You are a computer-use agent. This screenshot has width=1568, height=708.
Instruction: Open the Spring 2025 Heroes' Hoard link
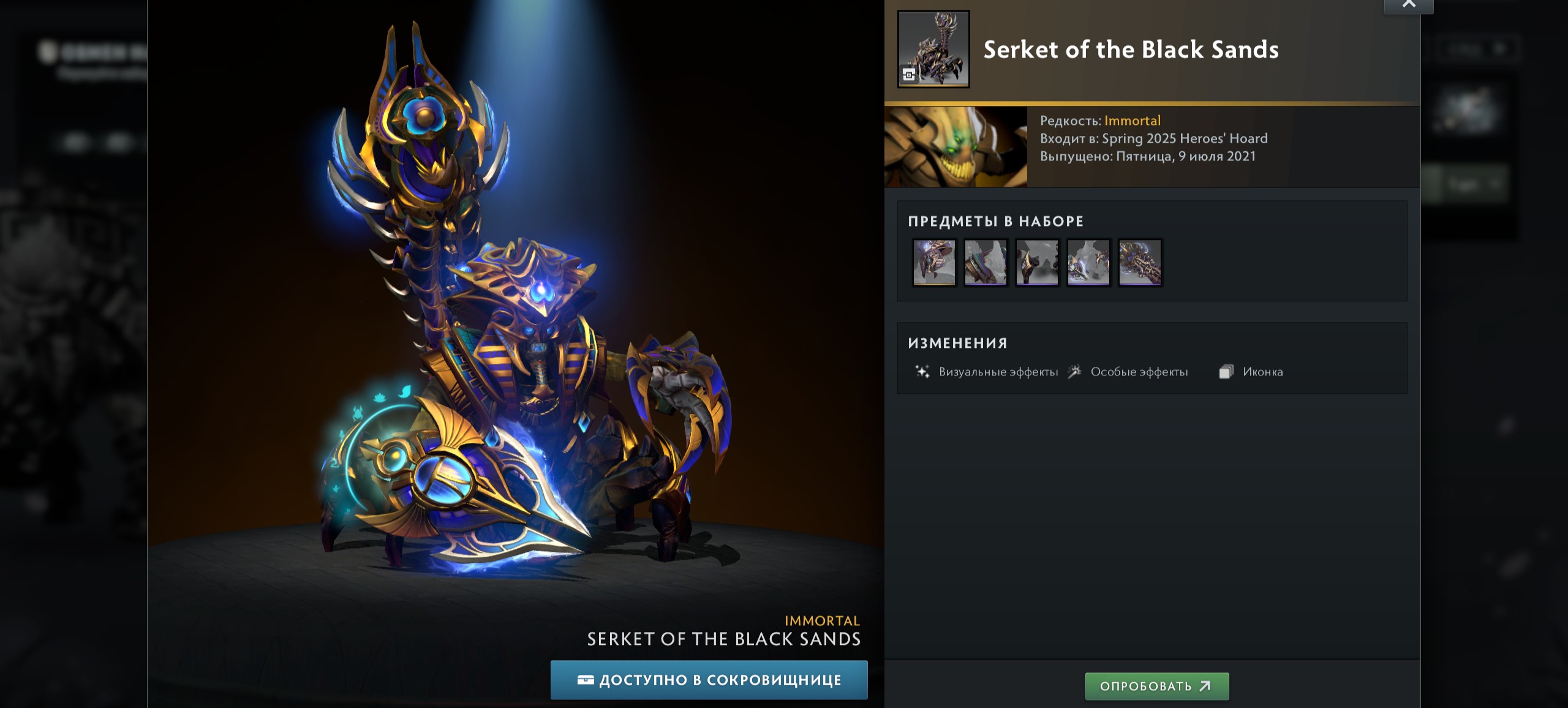[x=1185, y=138]
